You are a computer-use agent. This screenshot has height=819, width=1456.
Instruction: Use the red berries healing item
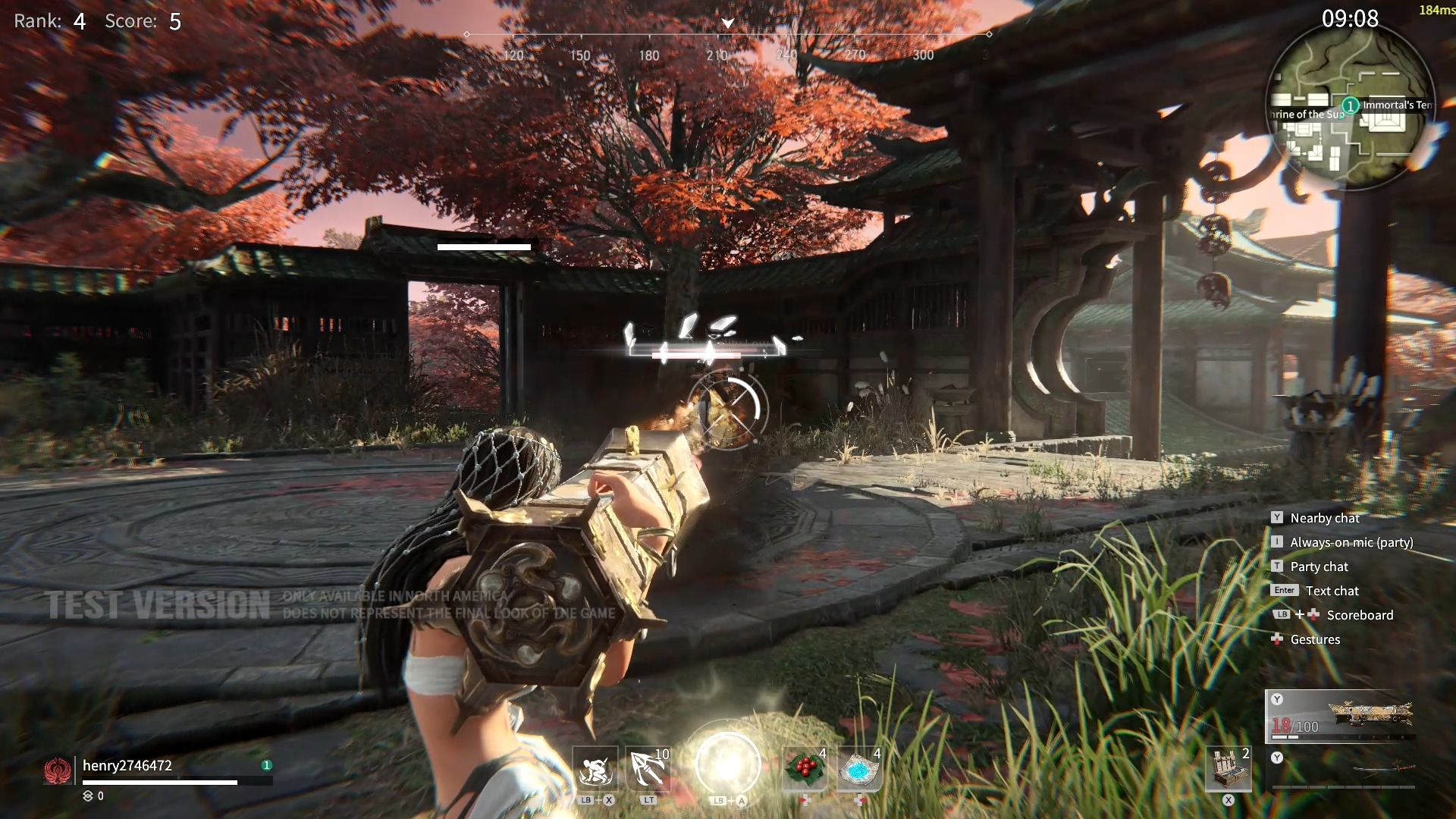tap(805, 770)
